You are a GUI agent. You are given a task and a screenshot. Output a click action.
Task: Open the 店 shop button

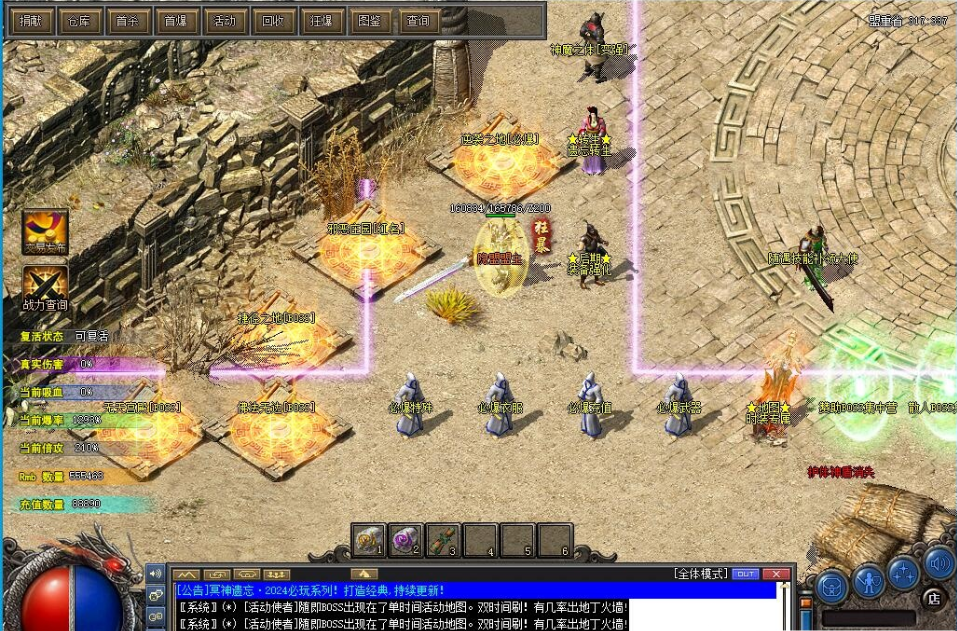tap(934, 598)
